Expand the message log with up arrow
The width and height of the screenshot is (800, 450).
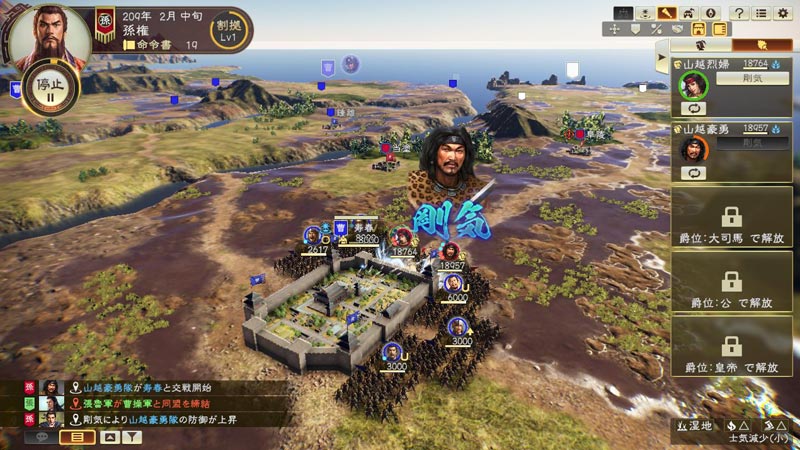point(110,437)
